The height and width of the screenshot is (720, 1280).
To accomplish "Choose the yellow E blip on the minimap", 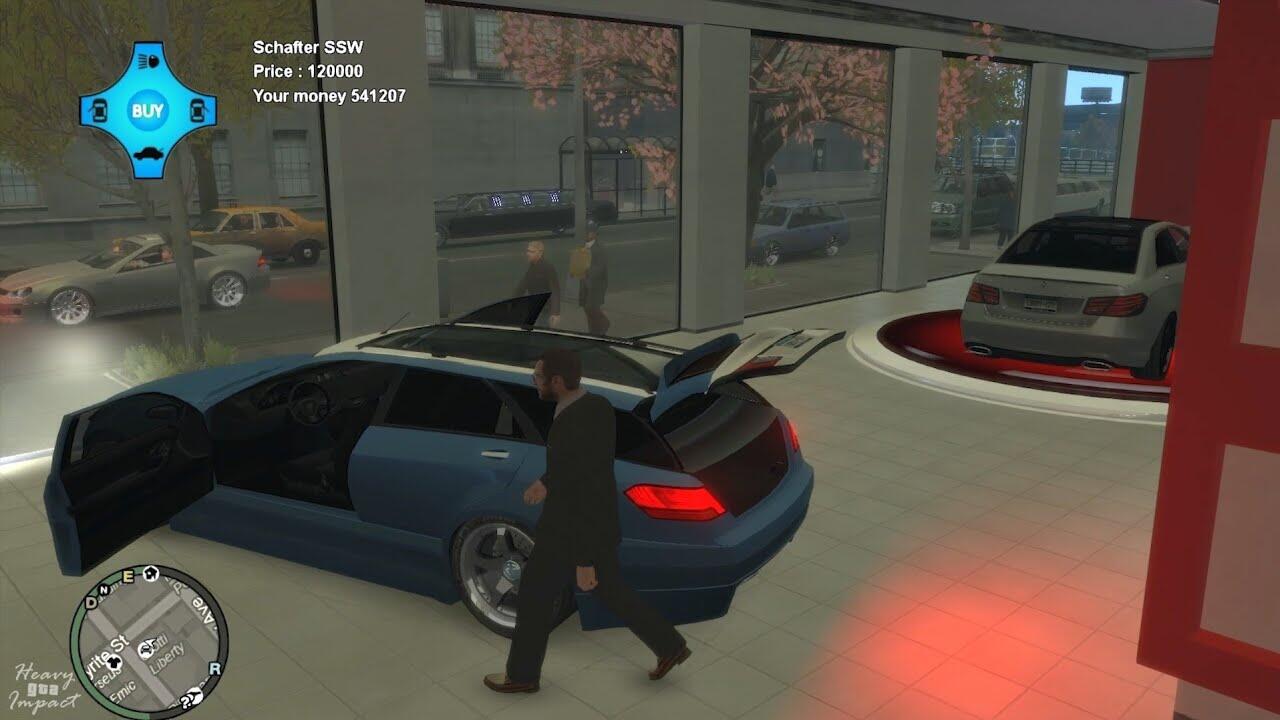I will click(127, 576).
